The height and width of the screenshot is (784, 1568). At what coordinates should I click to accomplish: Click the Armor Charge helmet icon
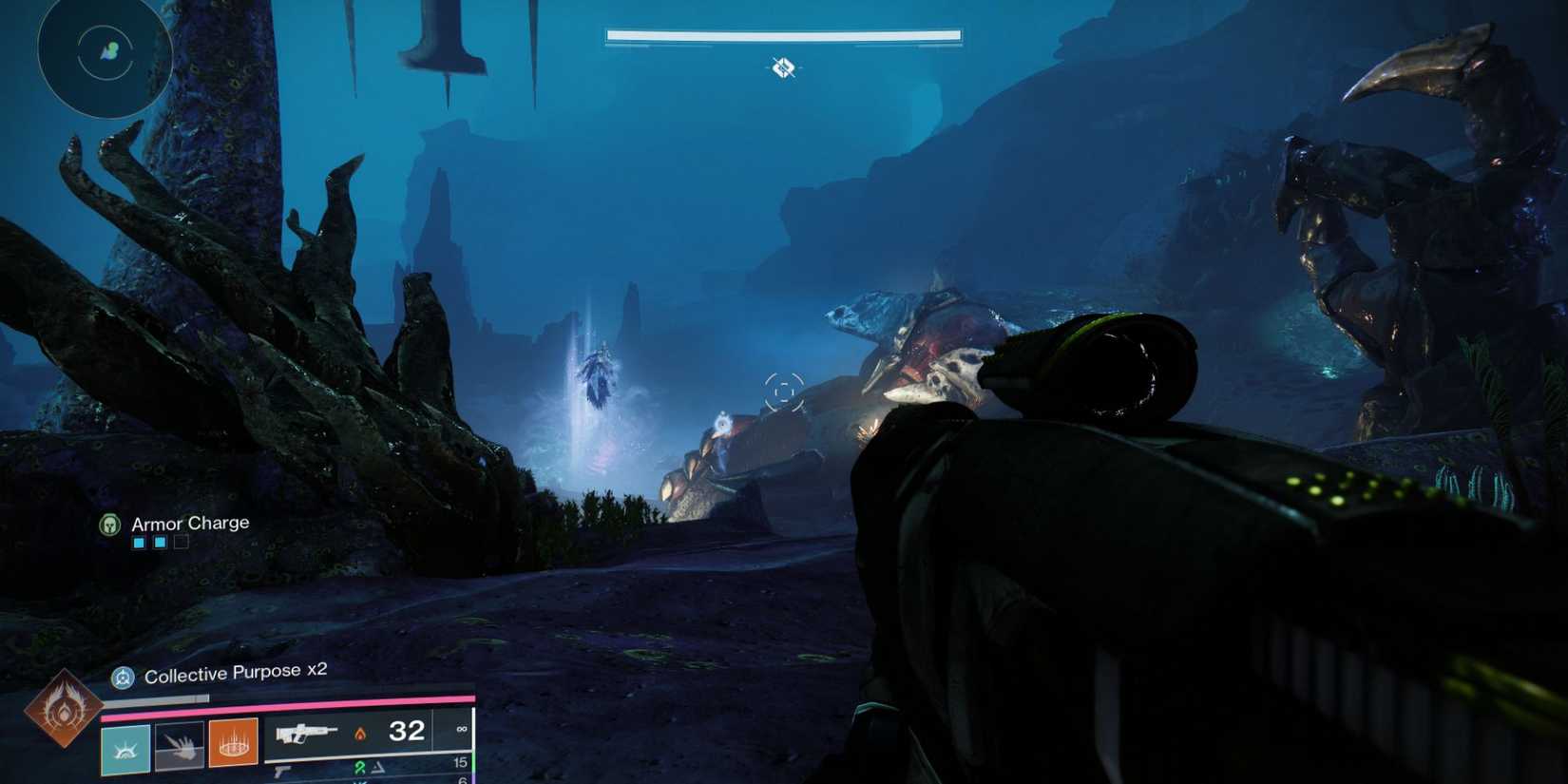click(x=109, y=523)
